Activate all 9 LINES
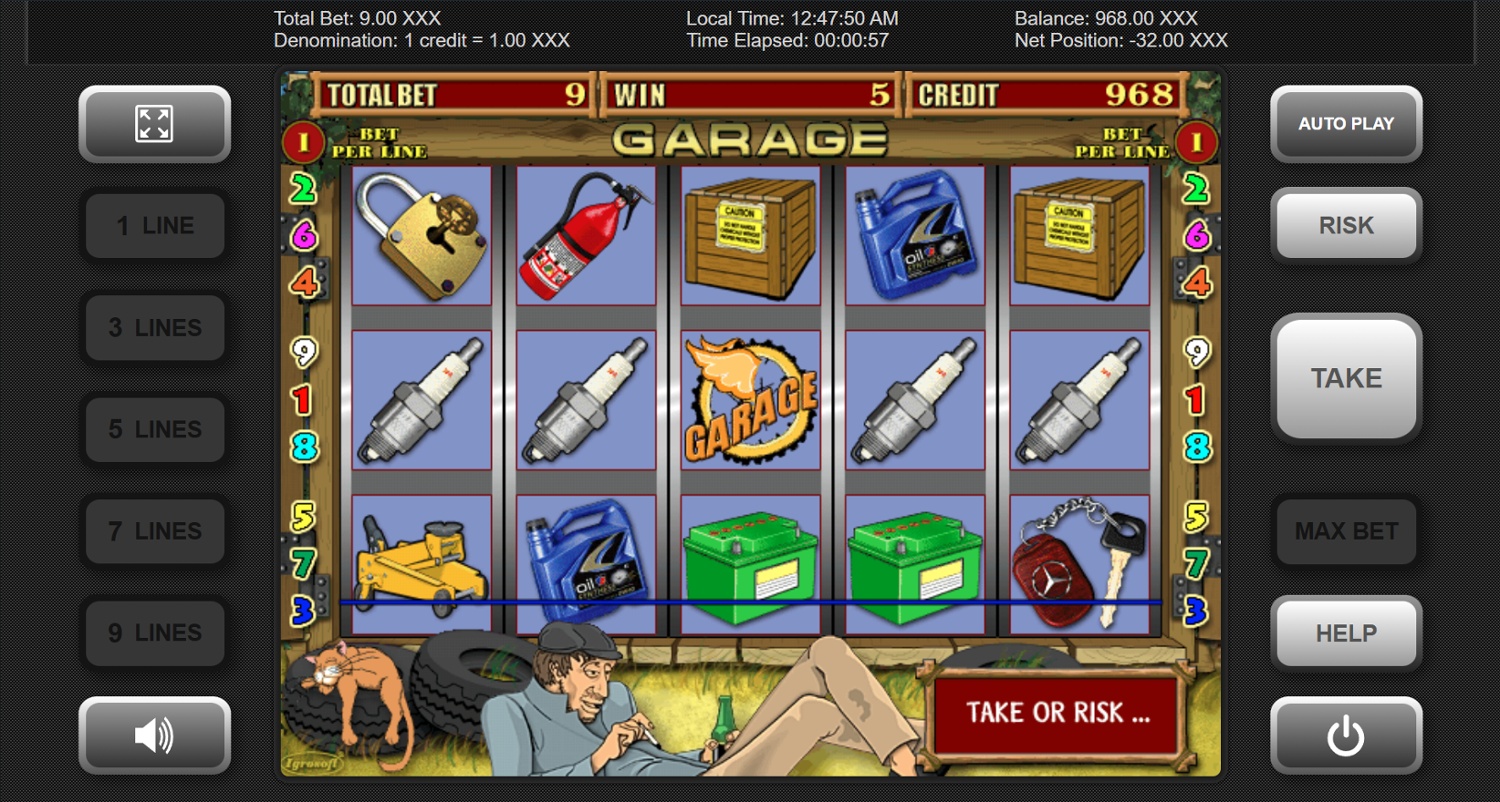This screenshot has height=802, width=1500. pyautogui.click(x=155, y=634)
